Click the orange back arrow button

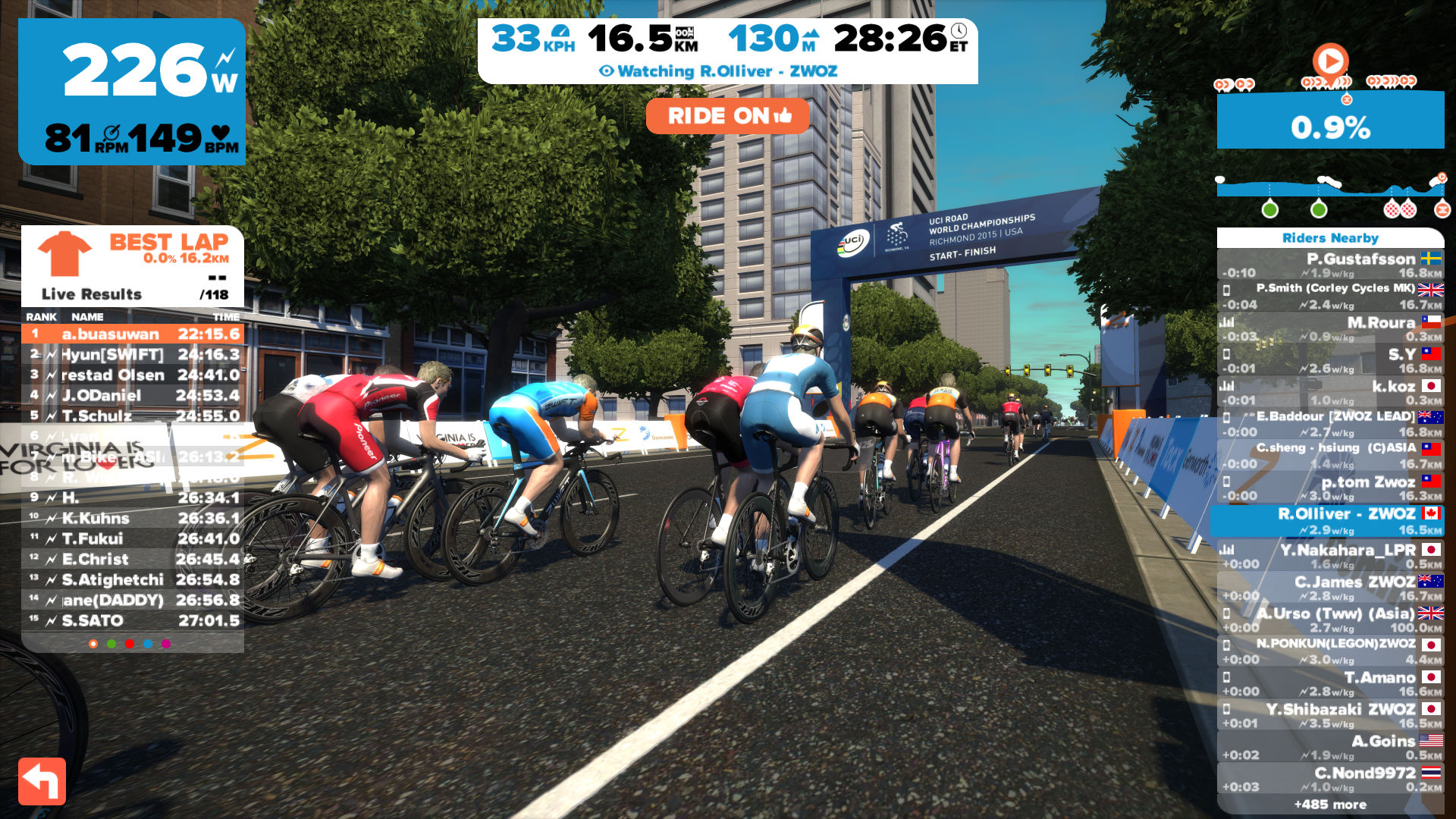[42, 780]
